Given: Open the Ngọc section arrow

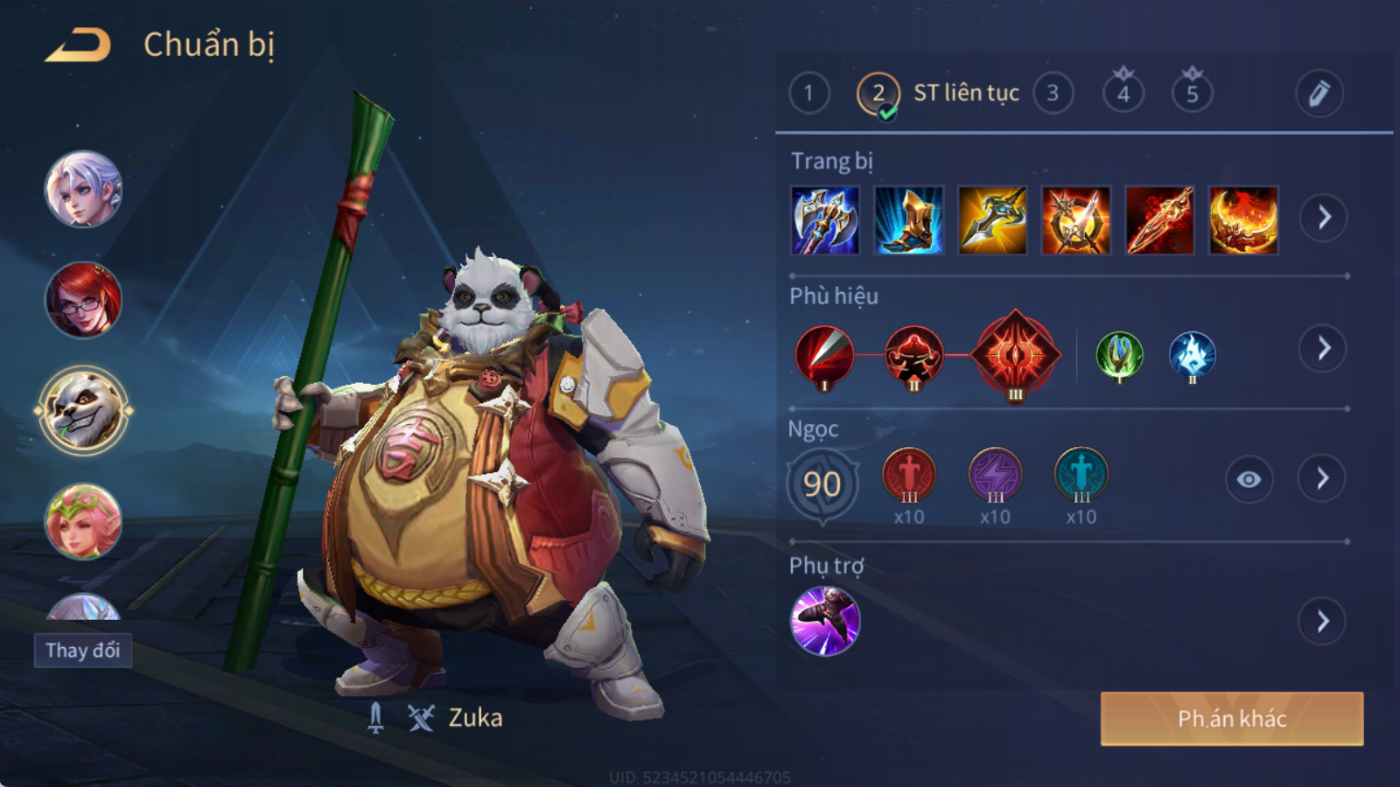Looking at the screenshot, I should [x=1322, y=479].
